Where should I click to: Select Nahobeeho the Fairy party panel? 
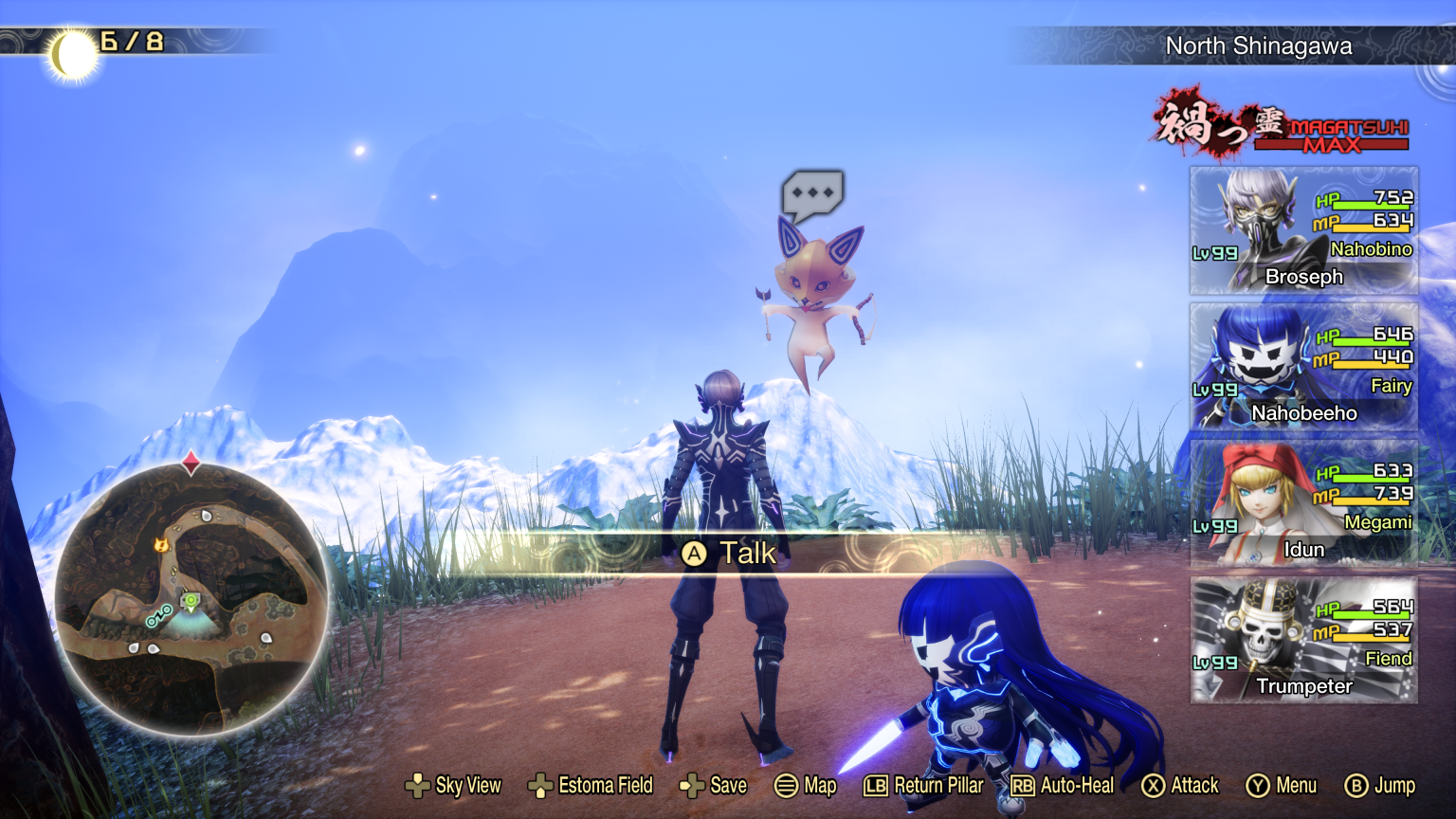click(1303, 367)
